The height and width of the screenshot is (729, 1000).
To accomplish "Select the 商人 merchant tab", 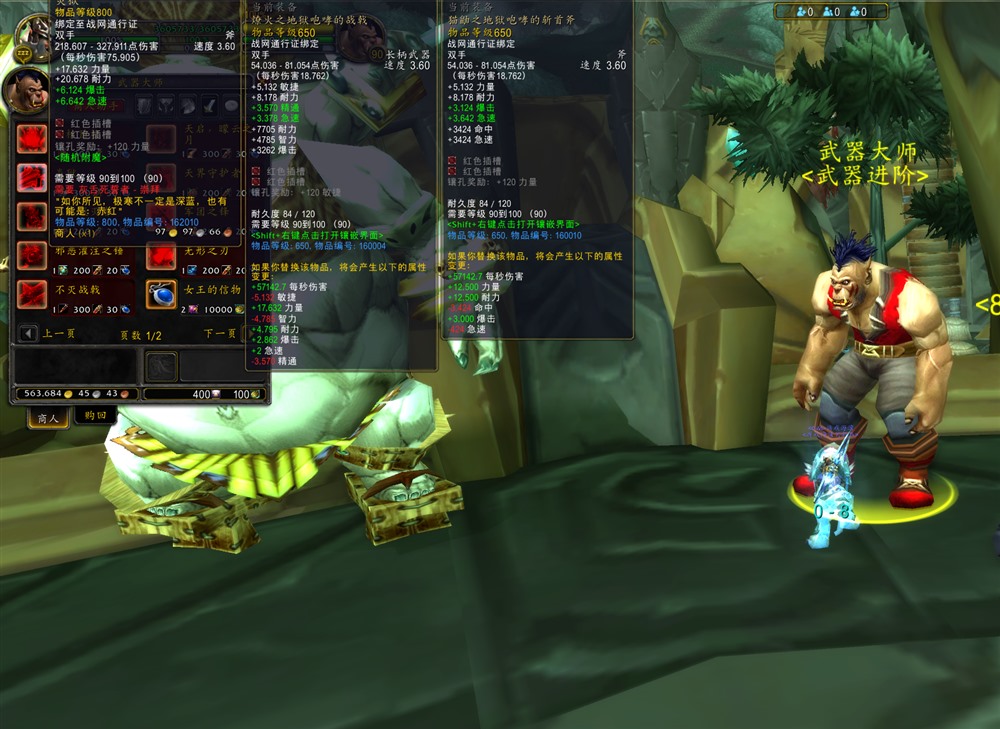I will pos(47,418).
